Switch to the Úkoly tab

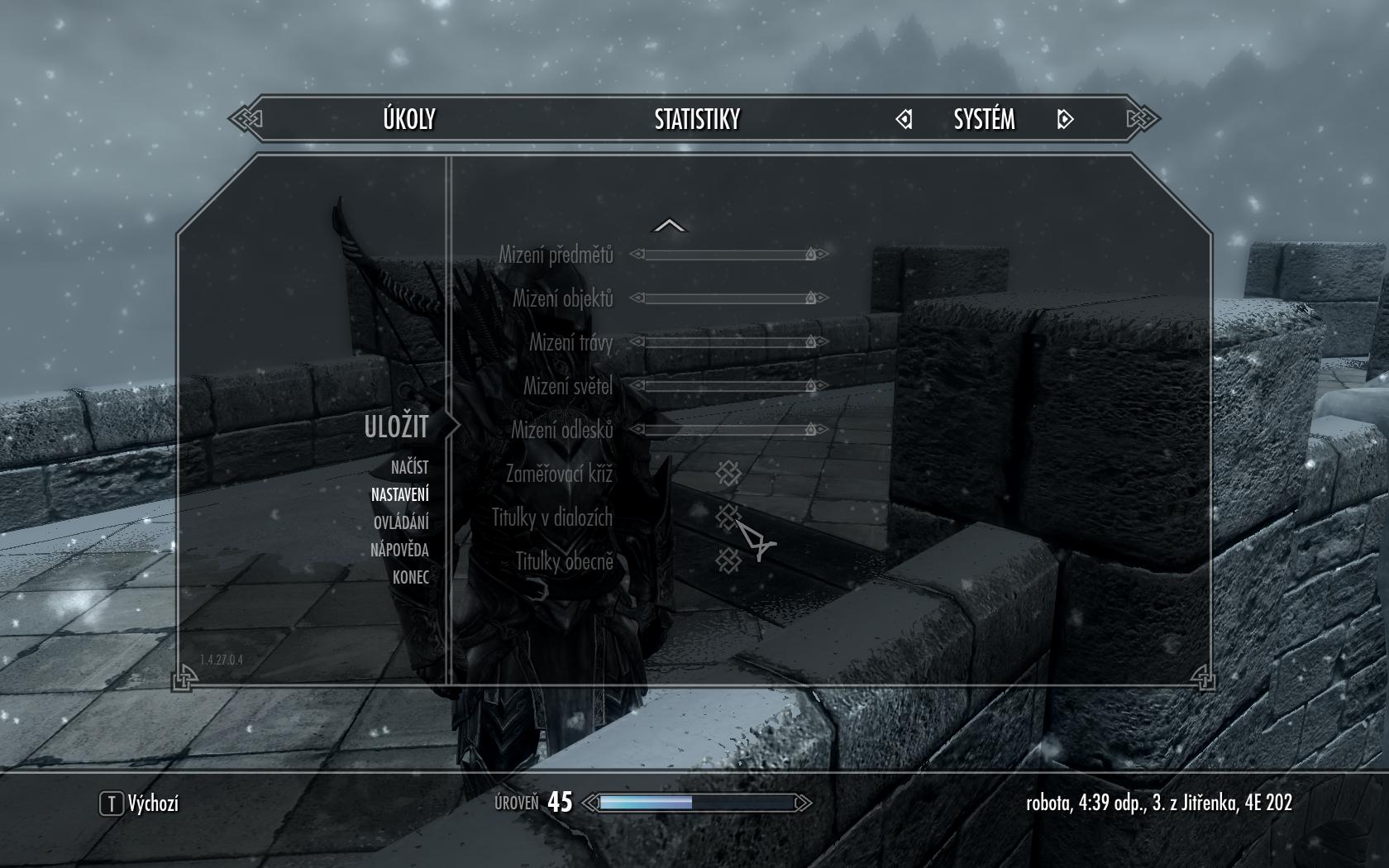pyautogui.click(x=409, y=120)
